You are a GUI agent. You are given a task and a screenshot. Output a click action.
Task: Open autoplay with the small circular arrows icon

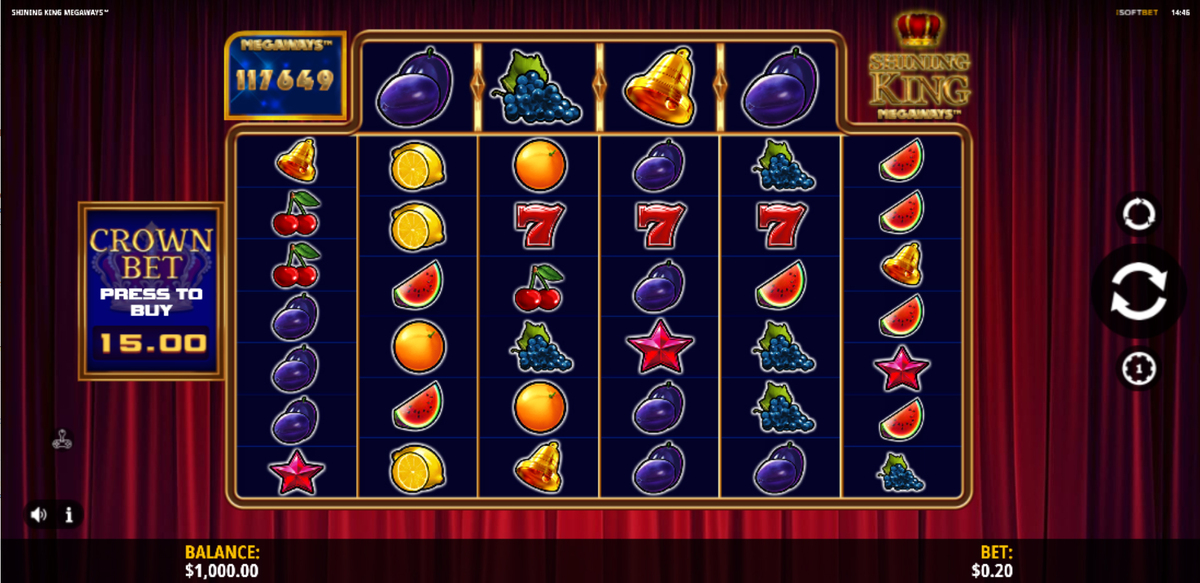(x=1139, y=213)
